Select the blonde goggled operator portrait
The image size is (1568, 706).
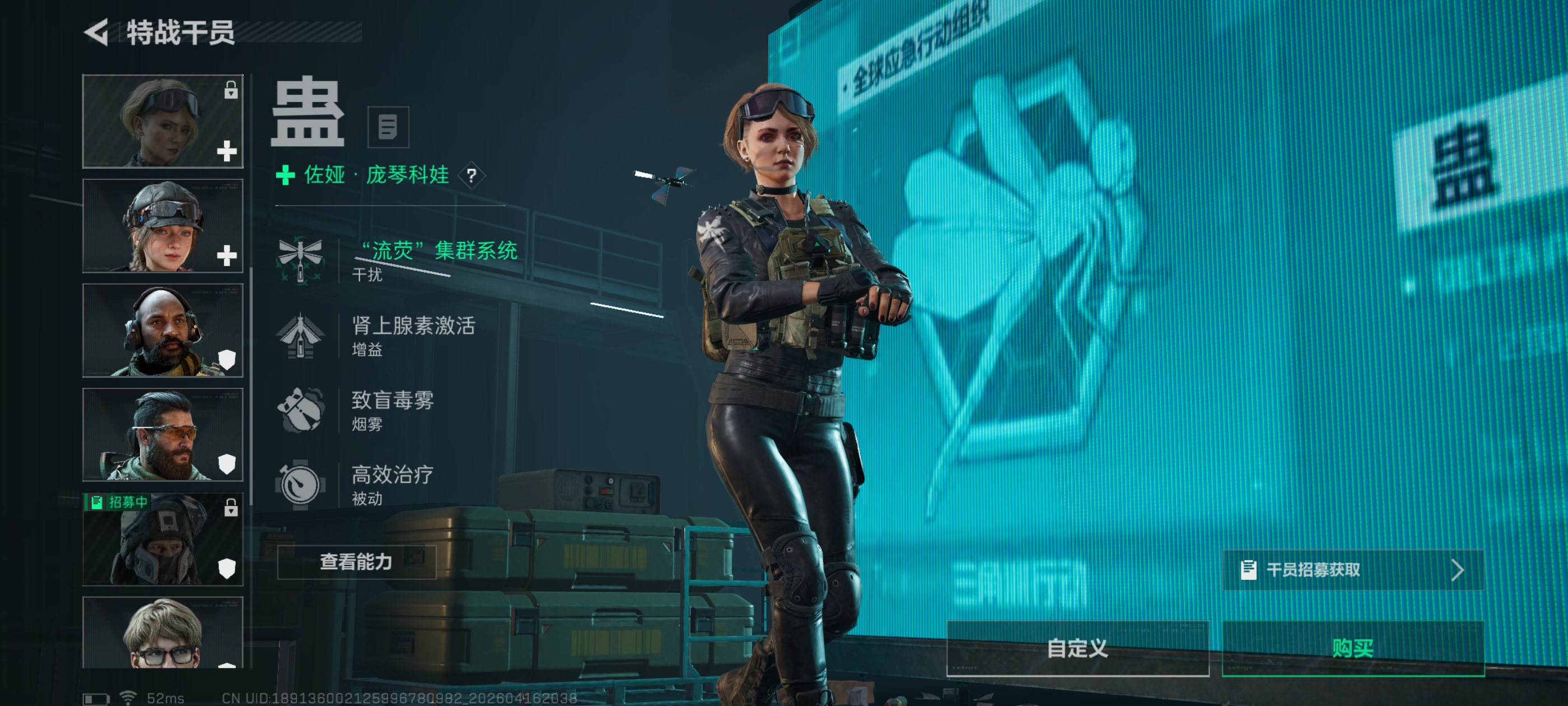[x=162, y=121]
